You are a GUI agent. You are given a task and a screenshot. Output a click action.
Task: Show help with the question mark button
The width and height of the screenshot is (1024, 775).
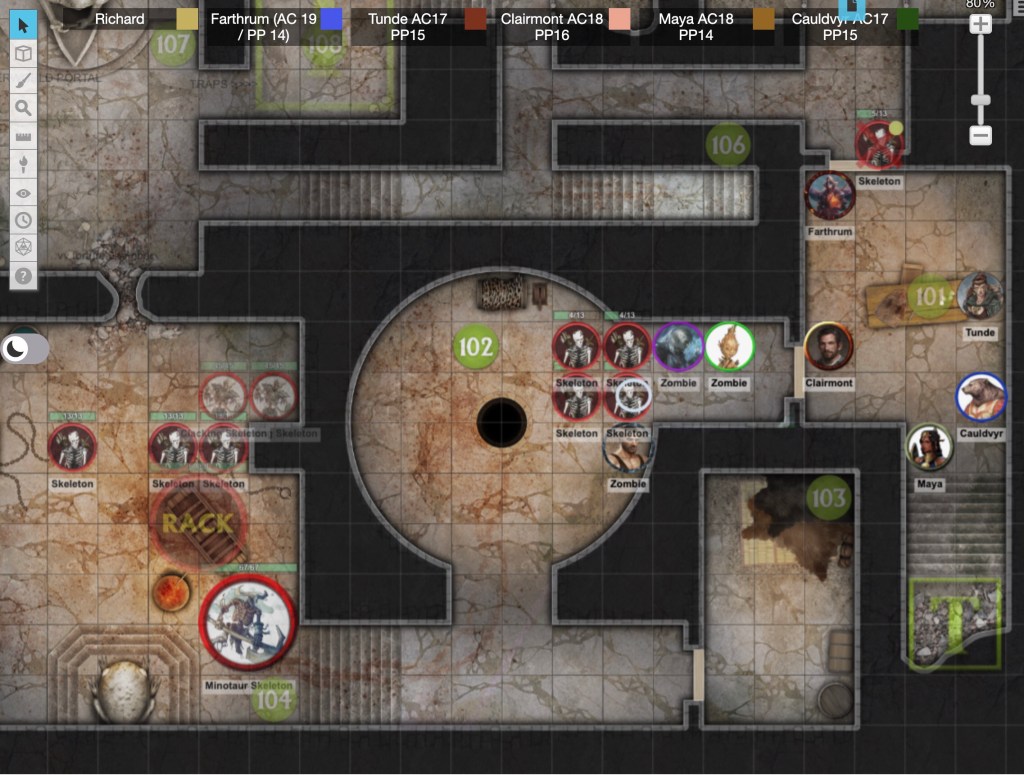[23, 275]
